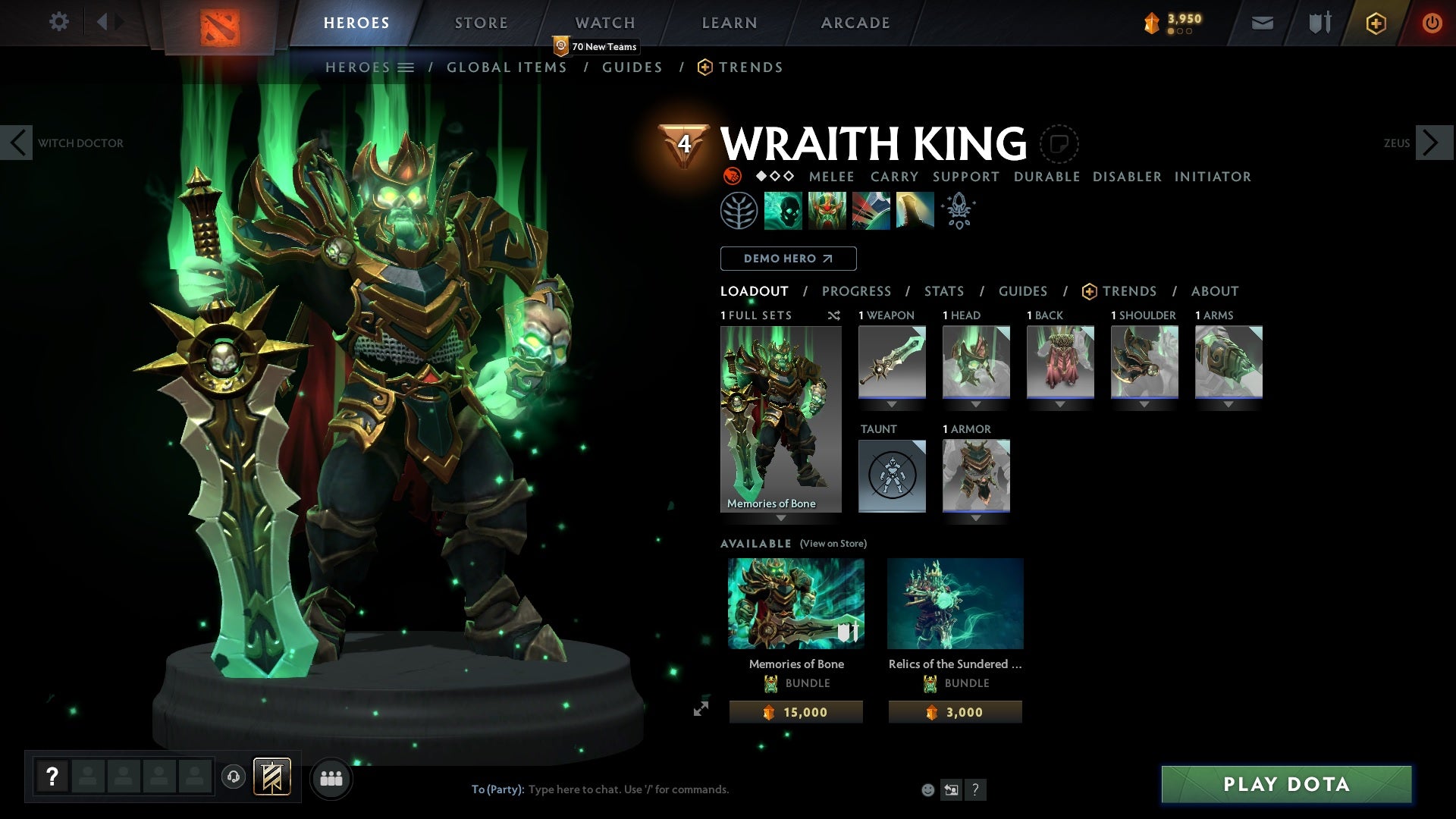Toggle the emoticon picker beside chat
This screenshot has height=819, width=1456.
[927, 789]
